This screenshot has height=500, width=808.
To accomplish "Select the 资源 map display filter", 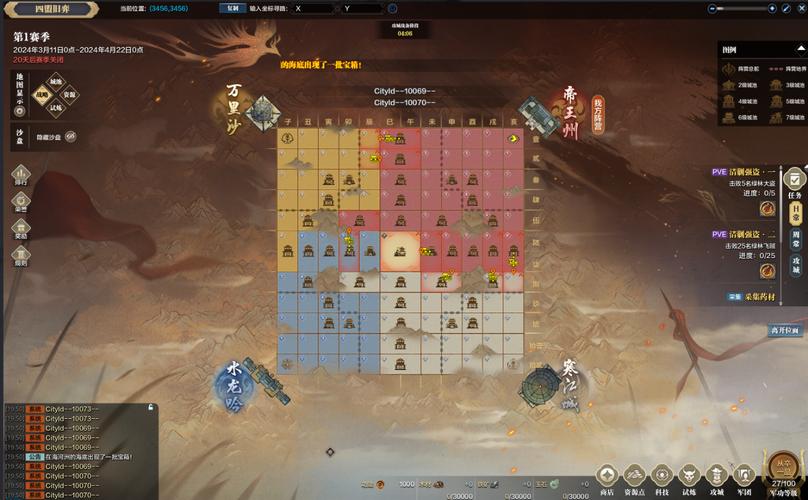I will coord(69,95).
